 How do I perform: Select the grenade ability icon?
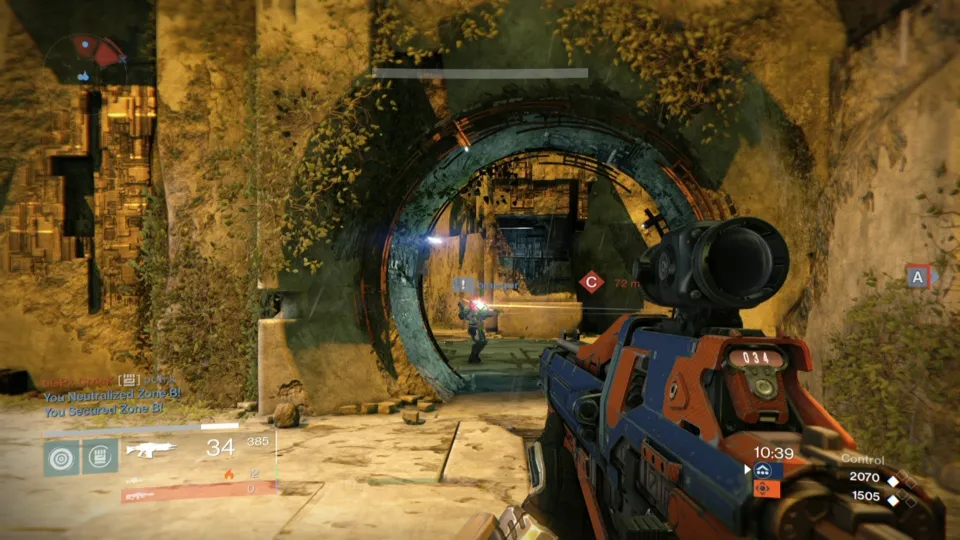coord(62,457)
